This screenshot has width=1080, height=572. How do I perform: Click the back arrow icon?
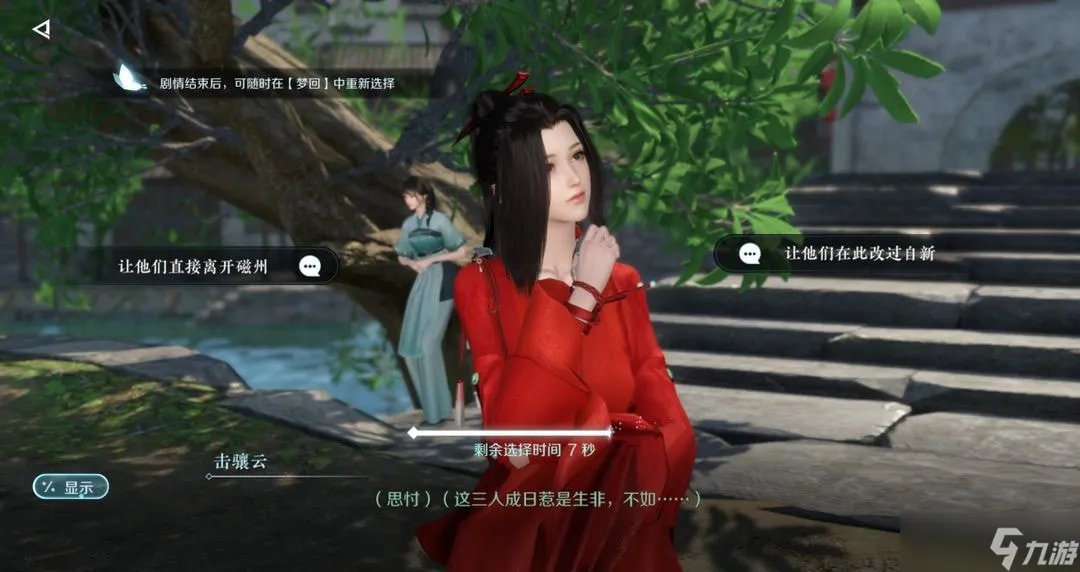click(x=41, y=29)
